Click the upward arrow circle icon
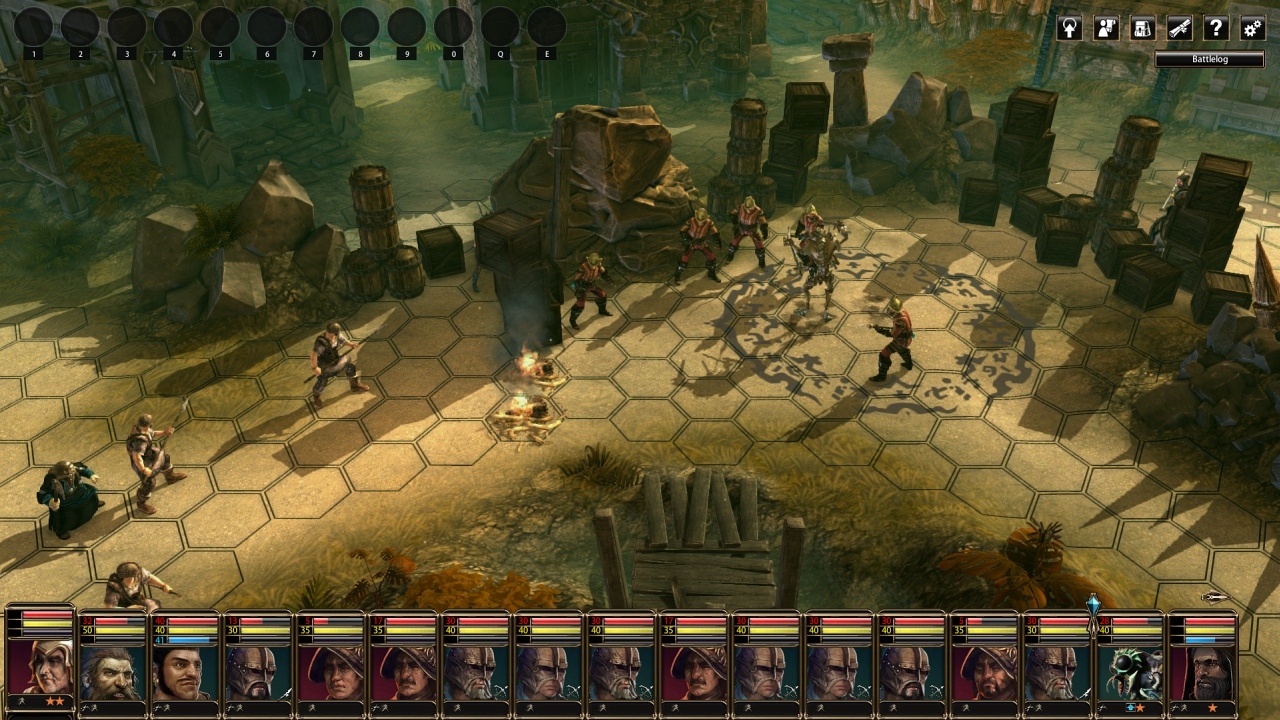This screenshot has width=1280, height=720. (1069, 28)
